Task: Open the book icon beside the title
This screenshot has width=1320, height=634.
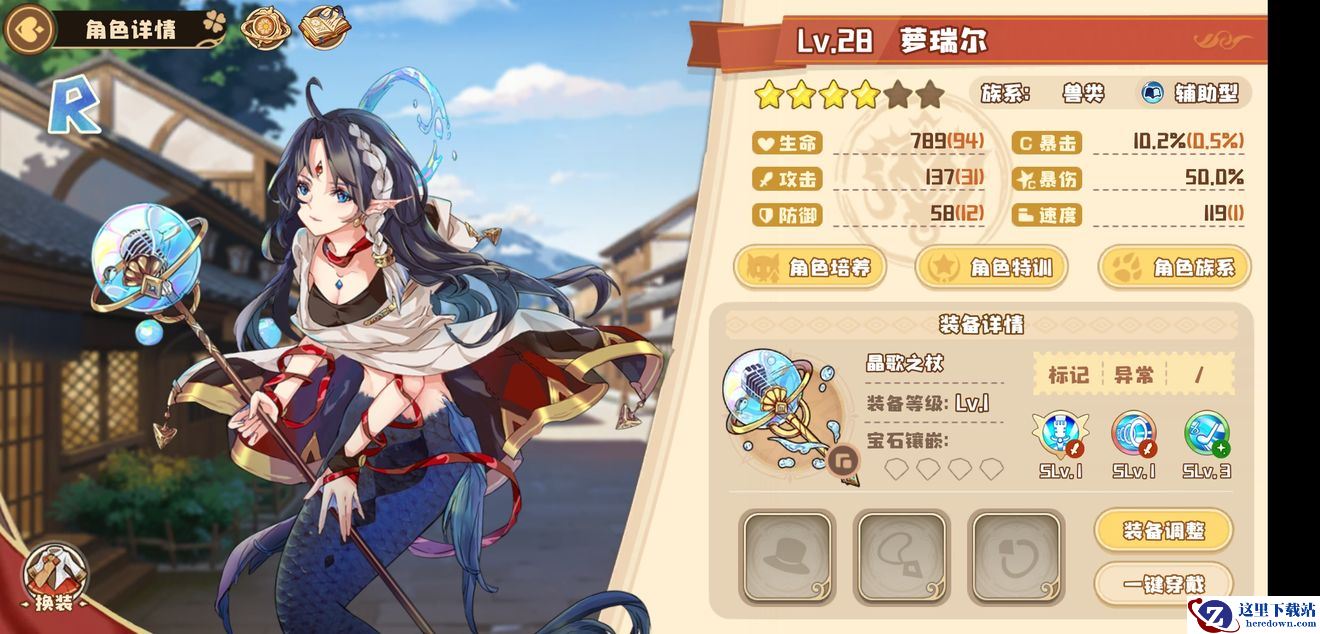Action: (325, 28)
